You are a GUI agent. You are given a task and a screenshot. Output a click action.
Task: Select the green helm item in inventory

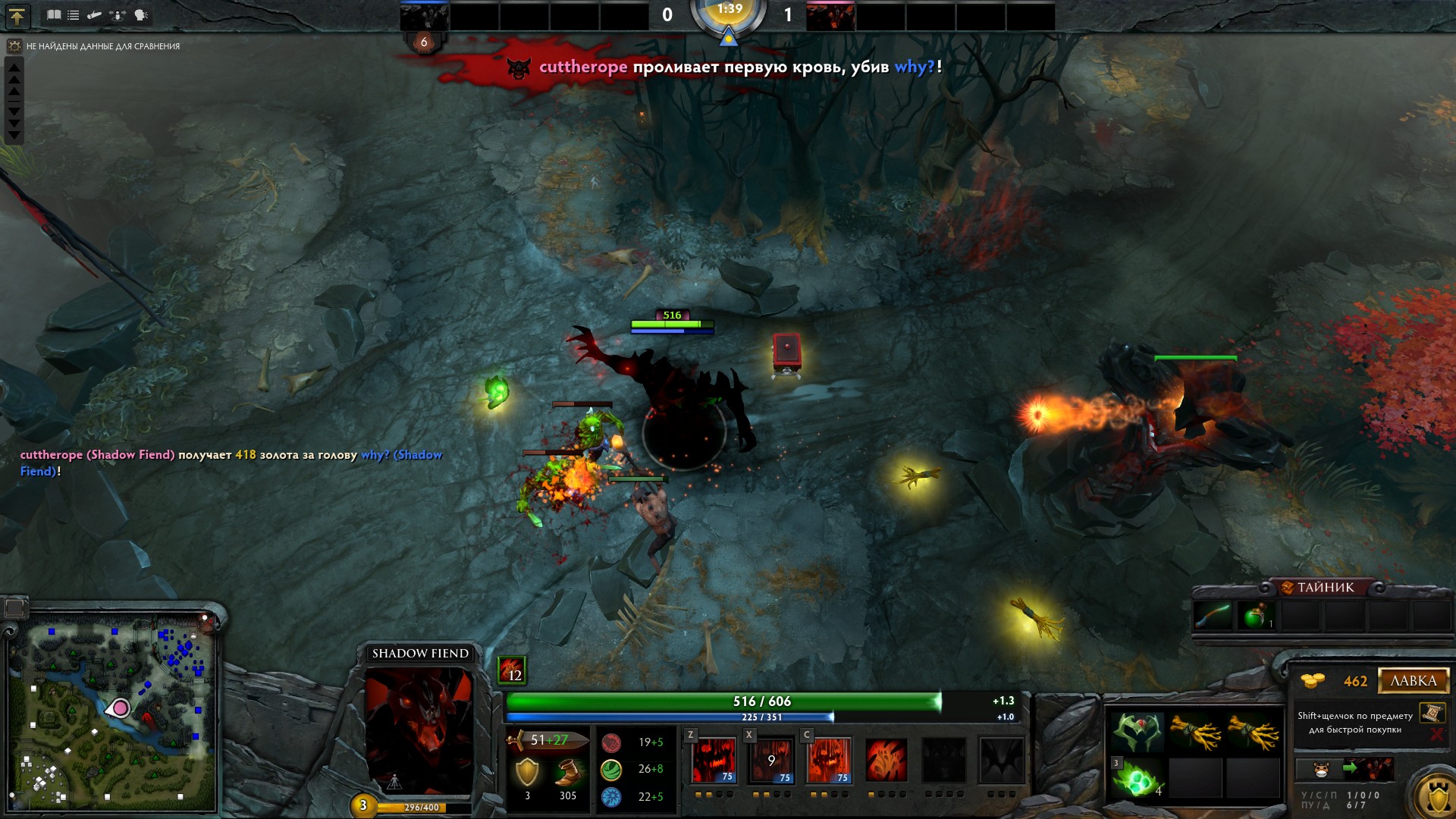[1137, 733]
